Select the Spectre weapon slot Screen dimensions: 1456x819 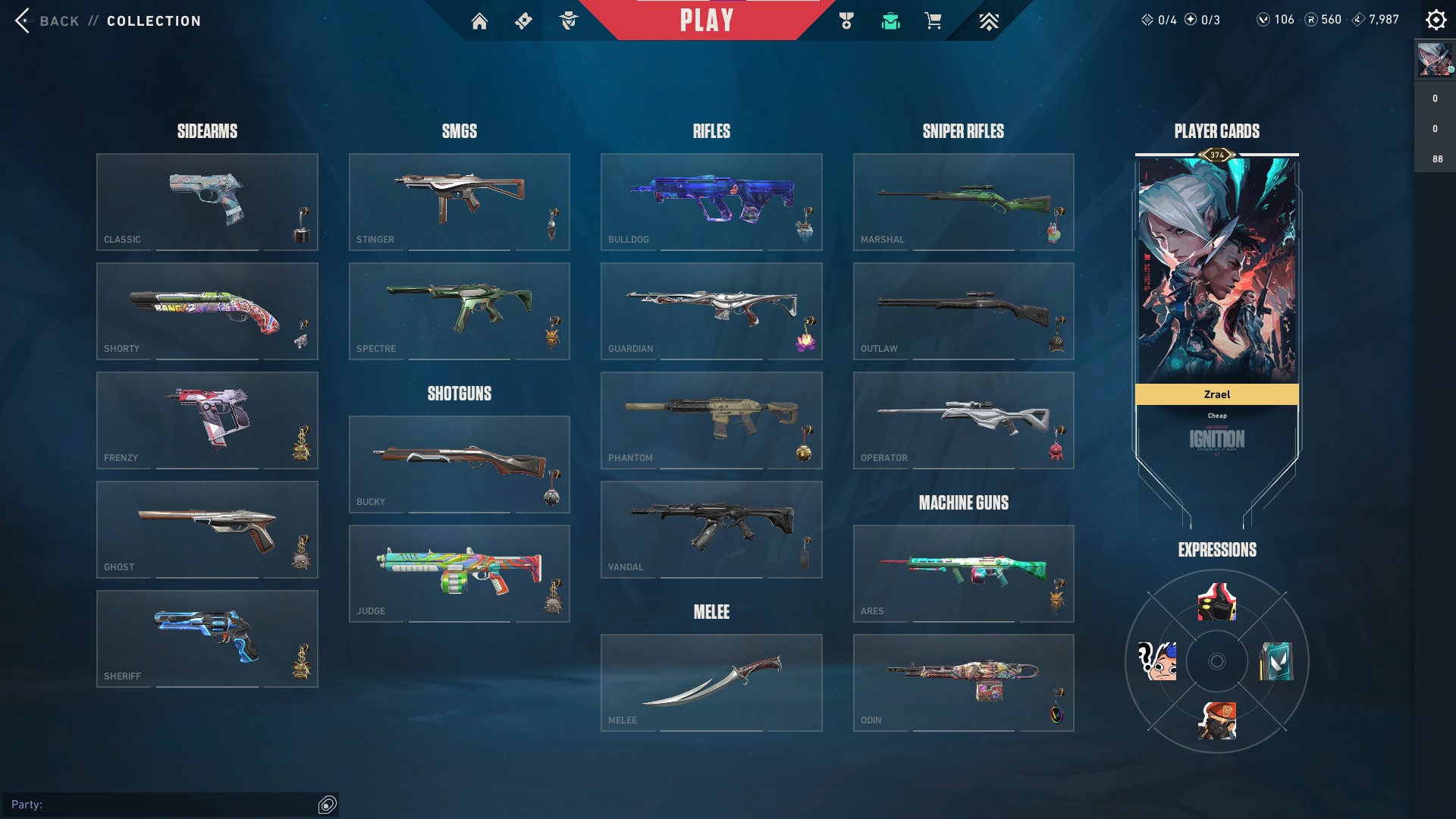click(x=459, y=311)
